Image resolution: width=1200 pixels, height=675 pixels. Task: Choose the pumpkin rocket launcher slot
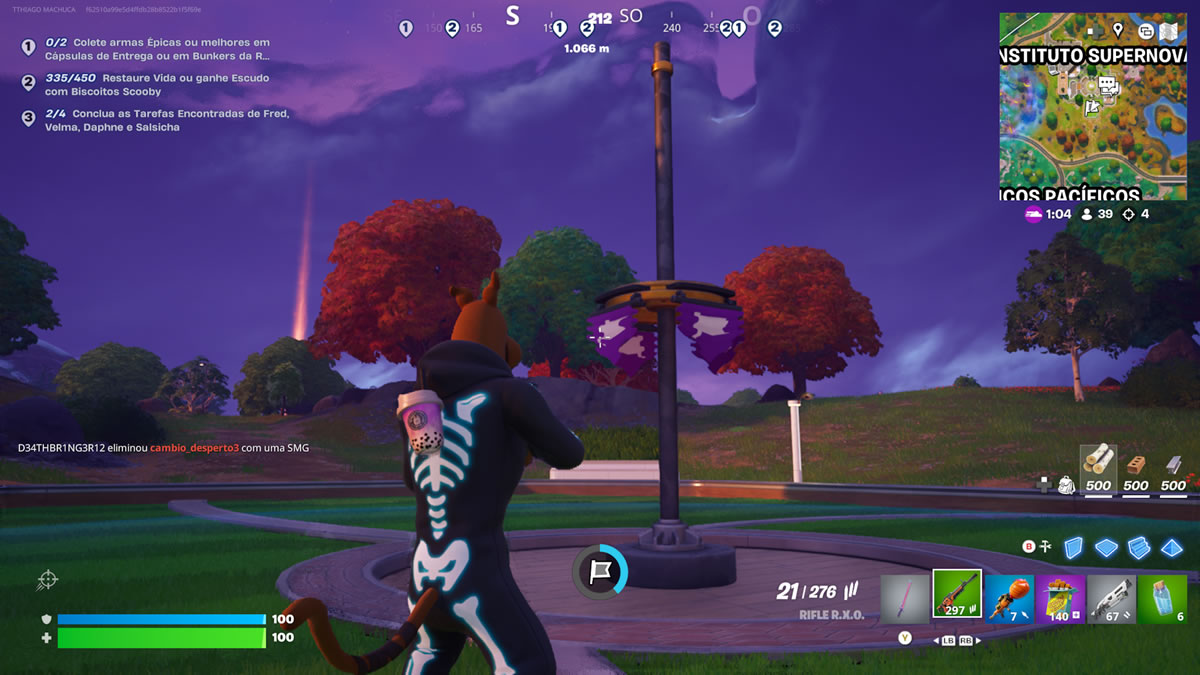[x=1009, y=598]
